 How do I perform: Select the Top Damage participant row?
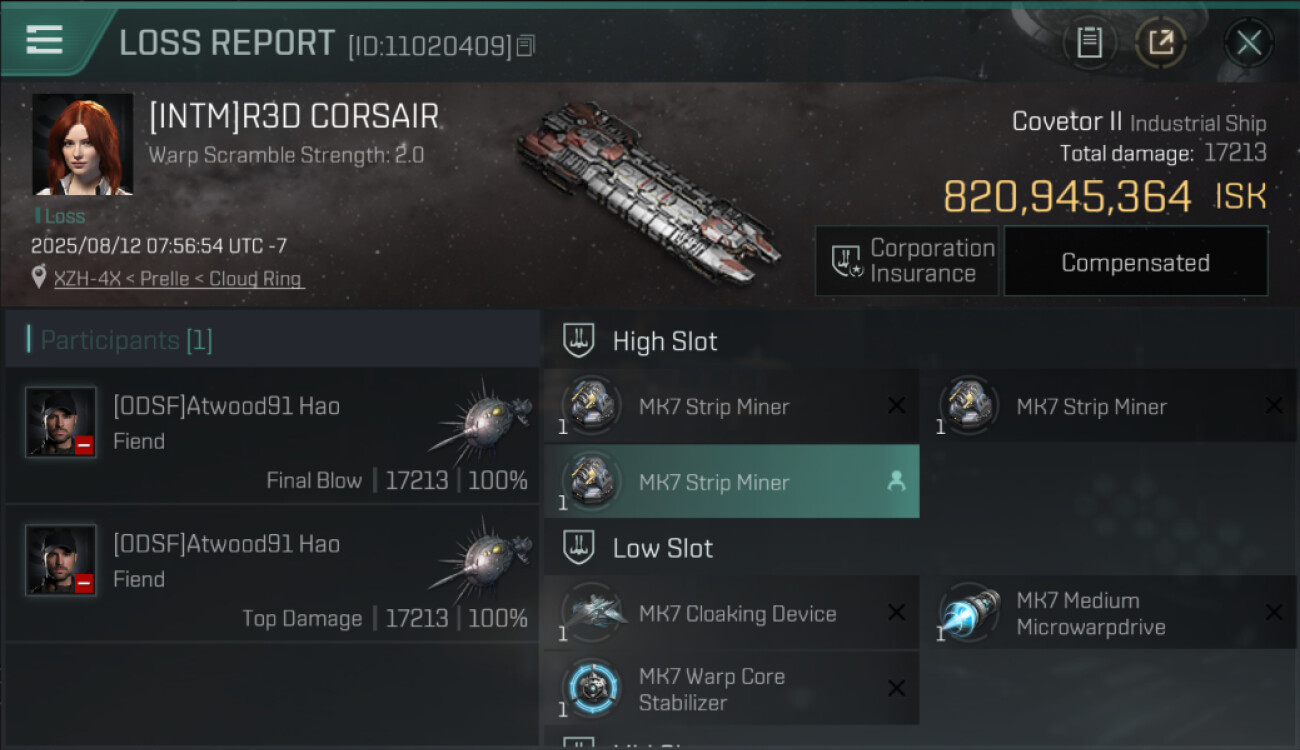click(272, 574)
